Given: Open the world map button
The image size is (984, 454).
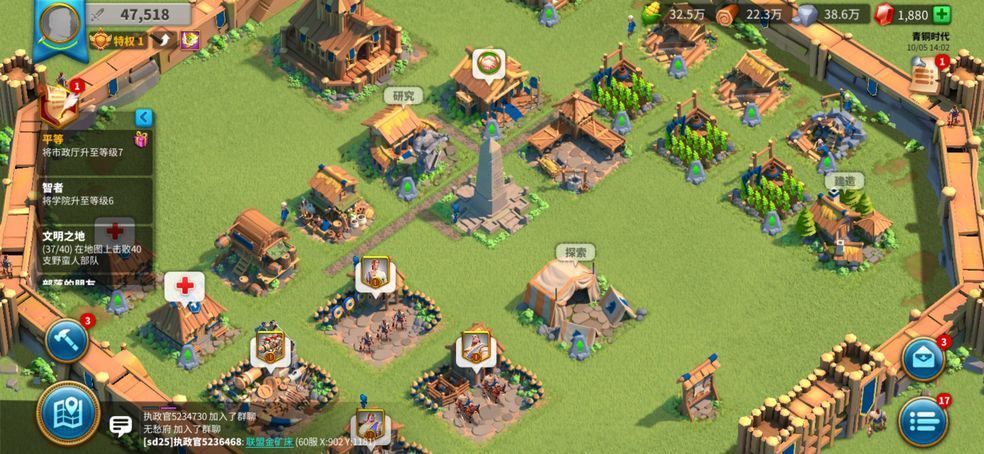Looking at the screenshot, I should click(x=68, y=412).
